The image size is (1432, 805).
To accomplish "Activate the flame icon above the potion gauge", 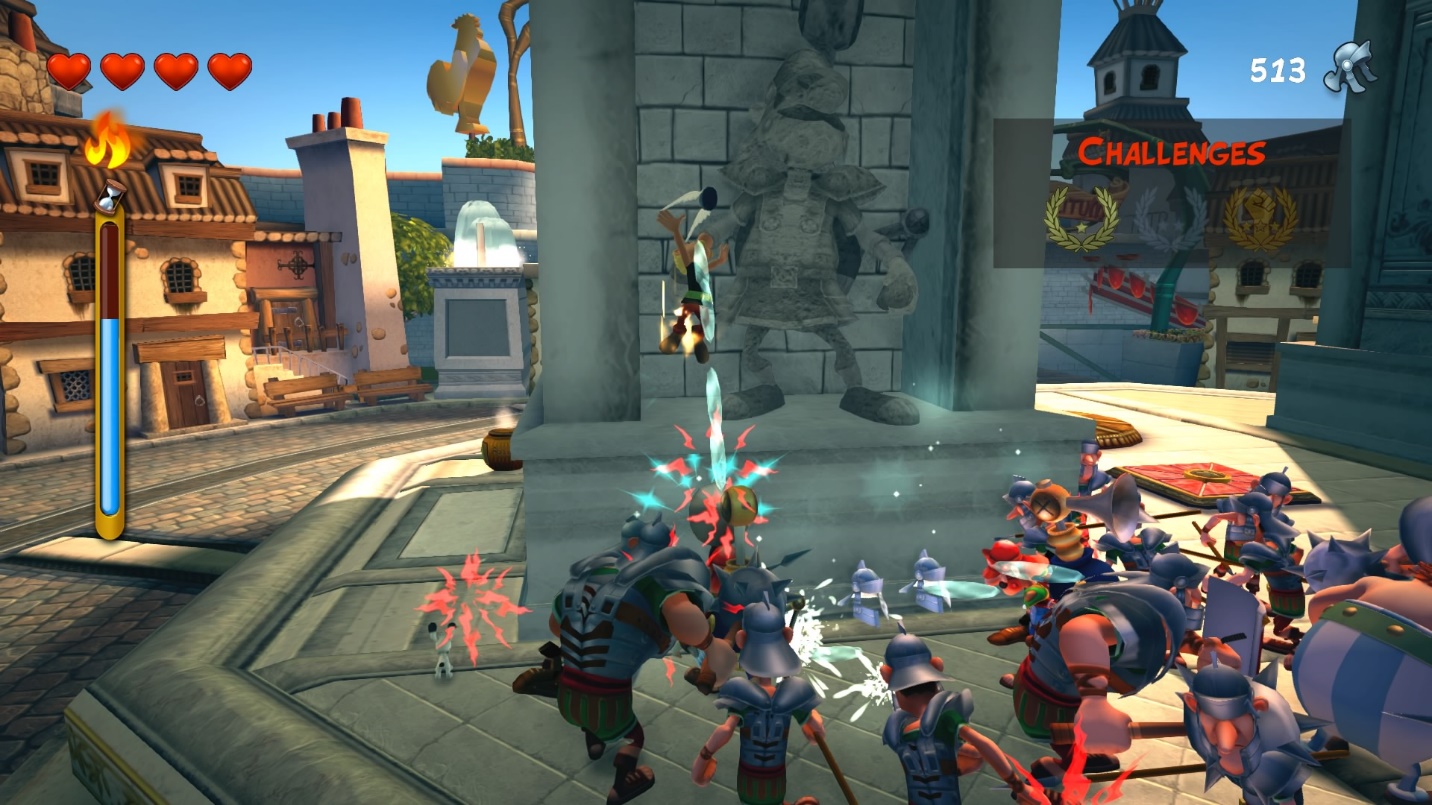I will click(x=108, y=142).
